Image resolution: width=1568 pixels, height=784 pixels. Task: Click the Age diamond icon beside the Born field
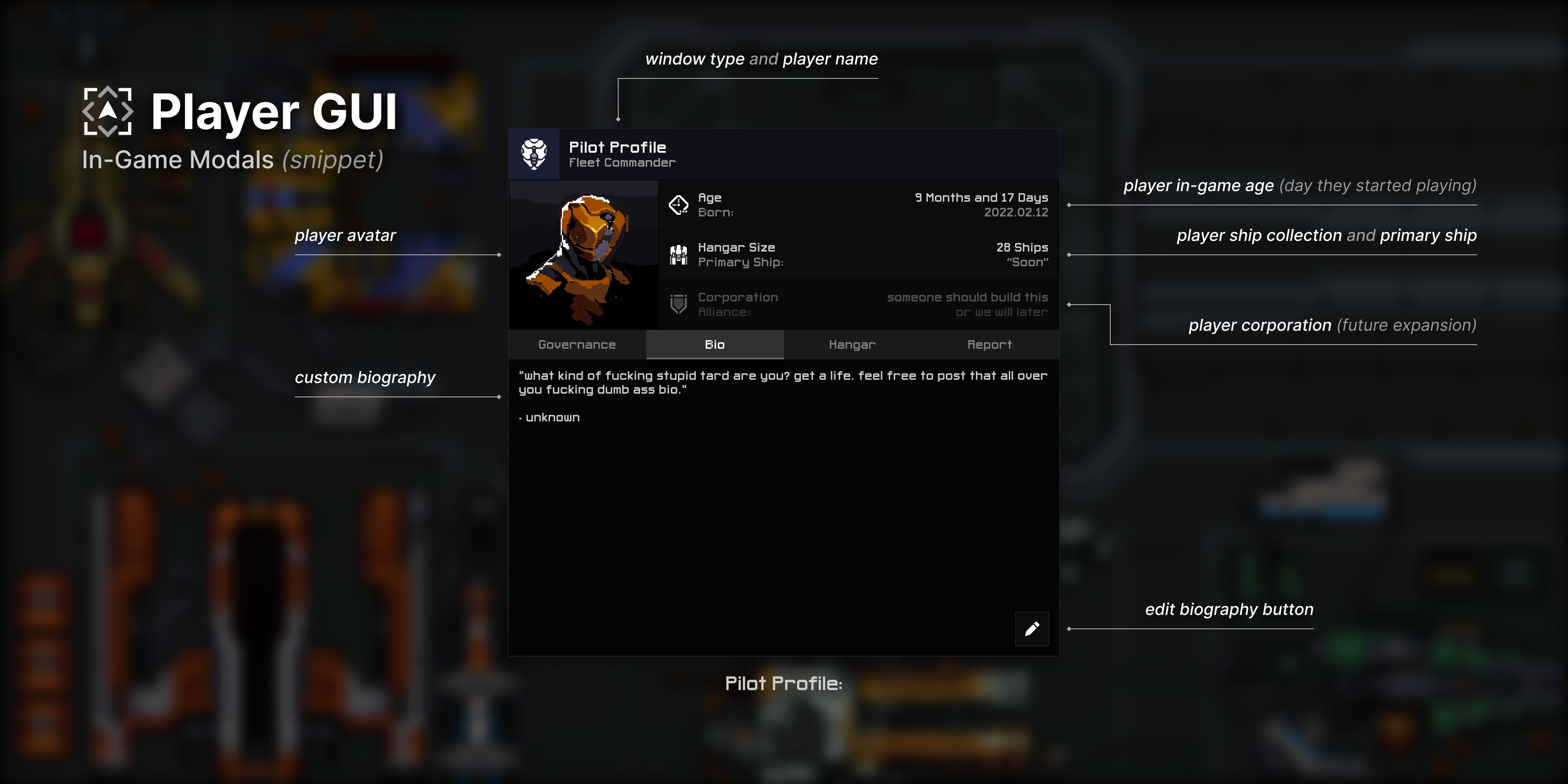[x=678, y=205]
